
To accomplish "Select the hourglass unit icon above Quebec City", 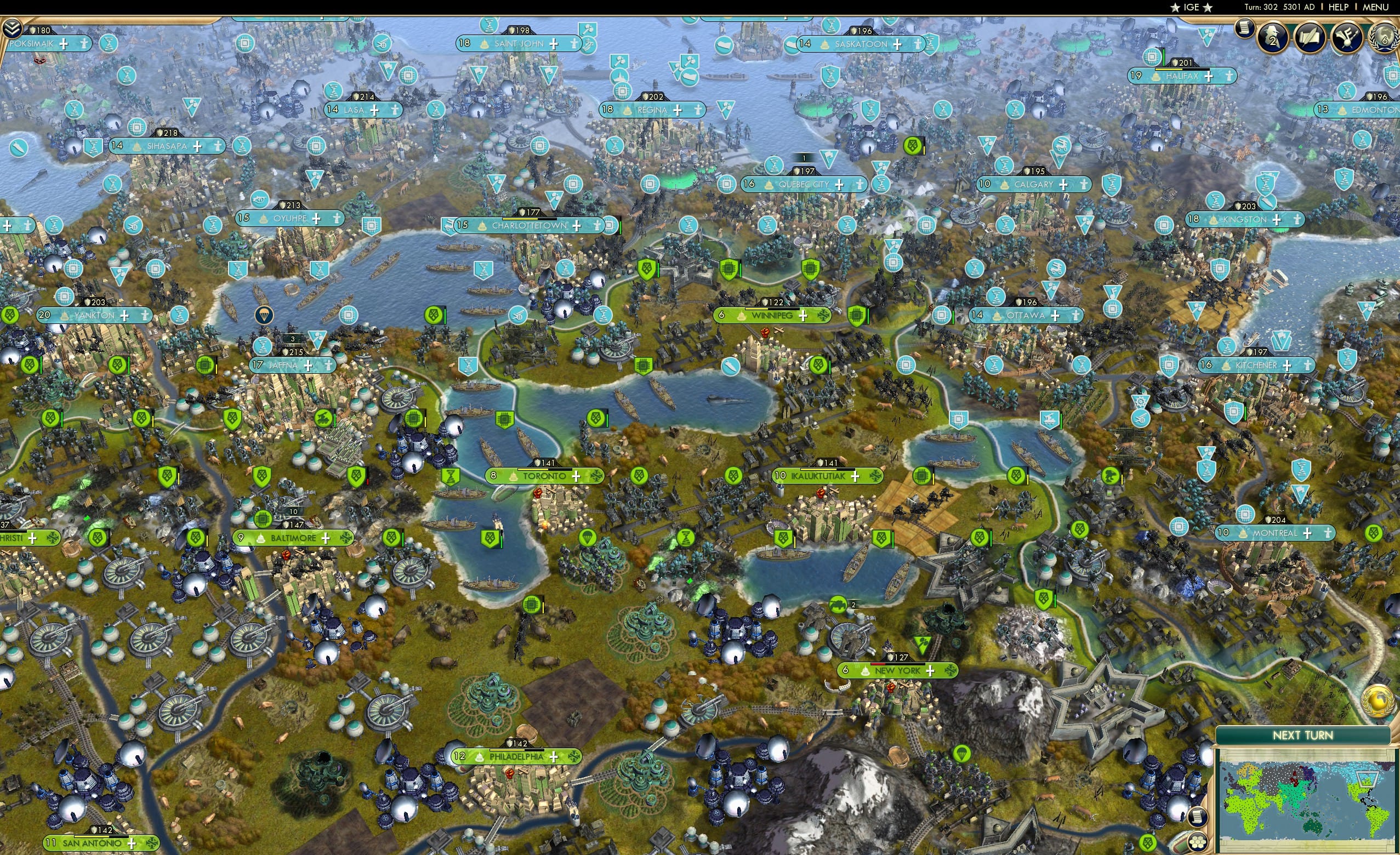I will 775,165.
